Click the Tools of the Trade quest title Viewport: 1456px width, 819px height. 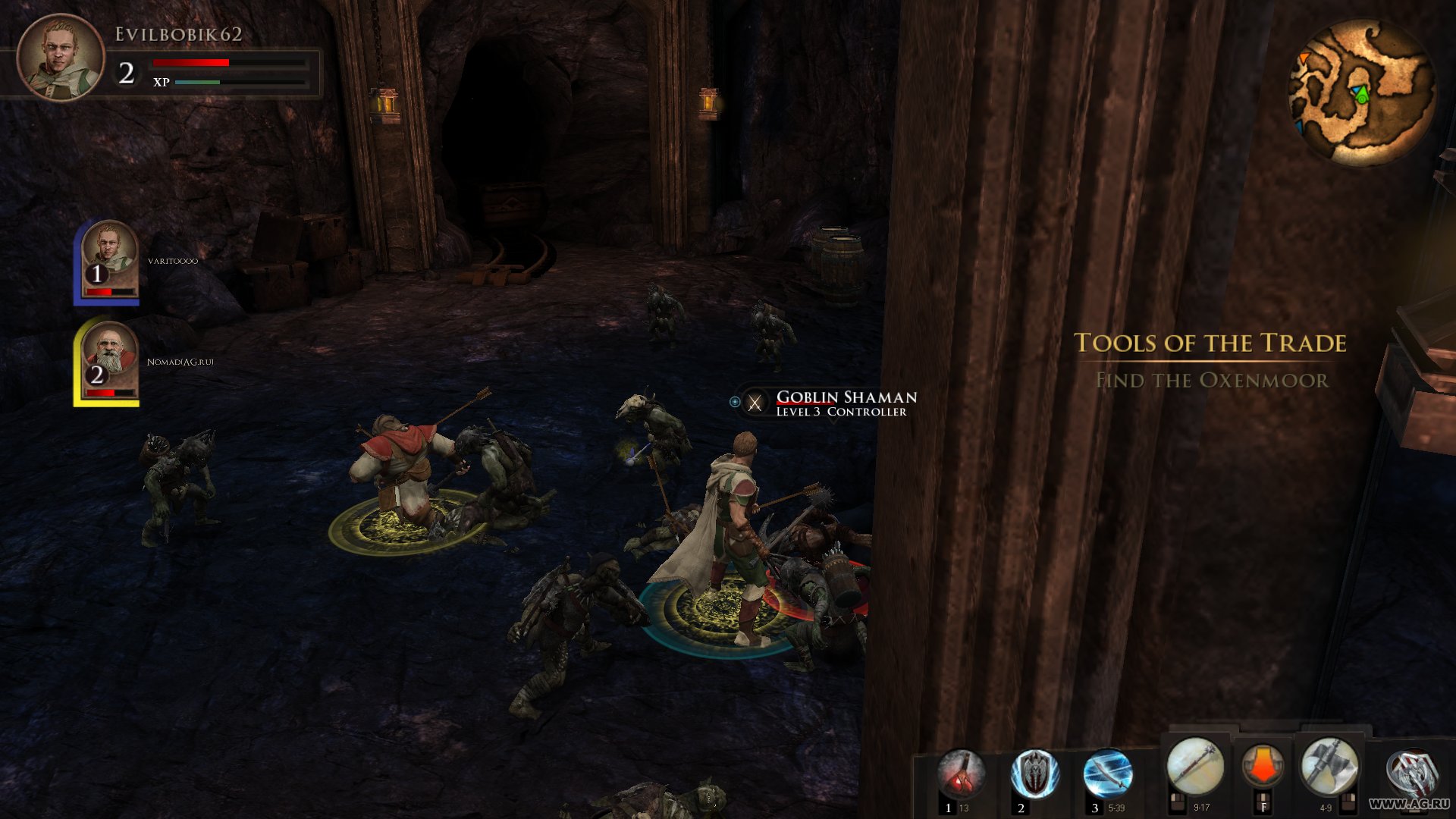(x=1211, y=344)
